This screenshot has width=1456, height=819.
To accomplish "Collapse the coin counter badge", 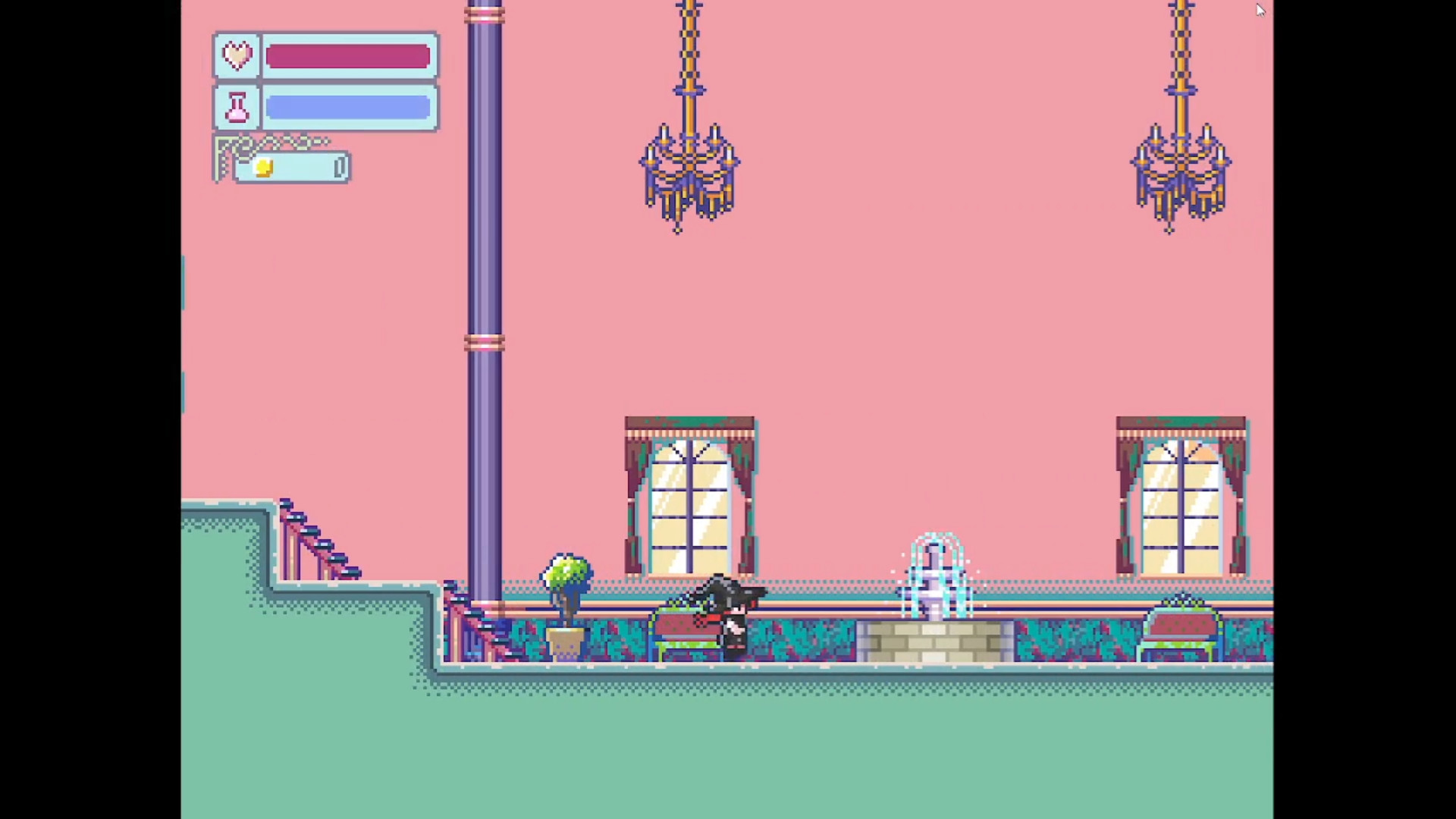I will [x=292, y=166].
